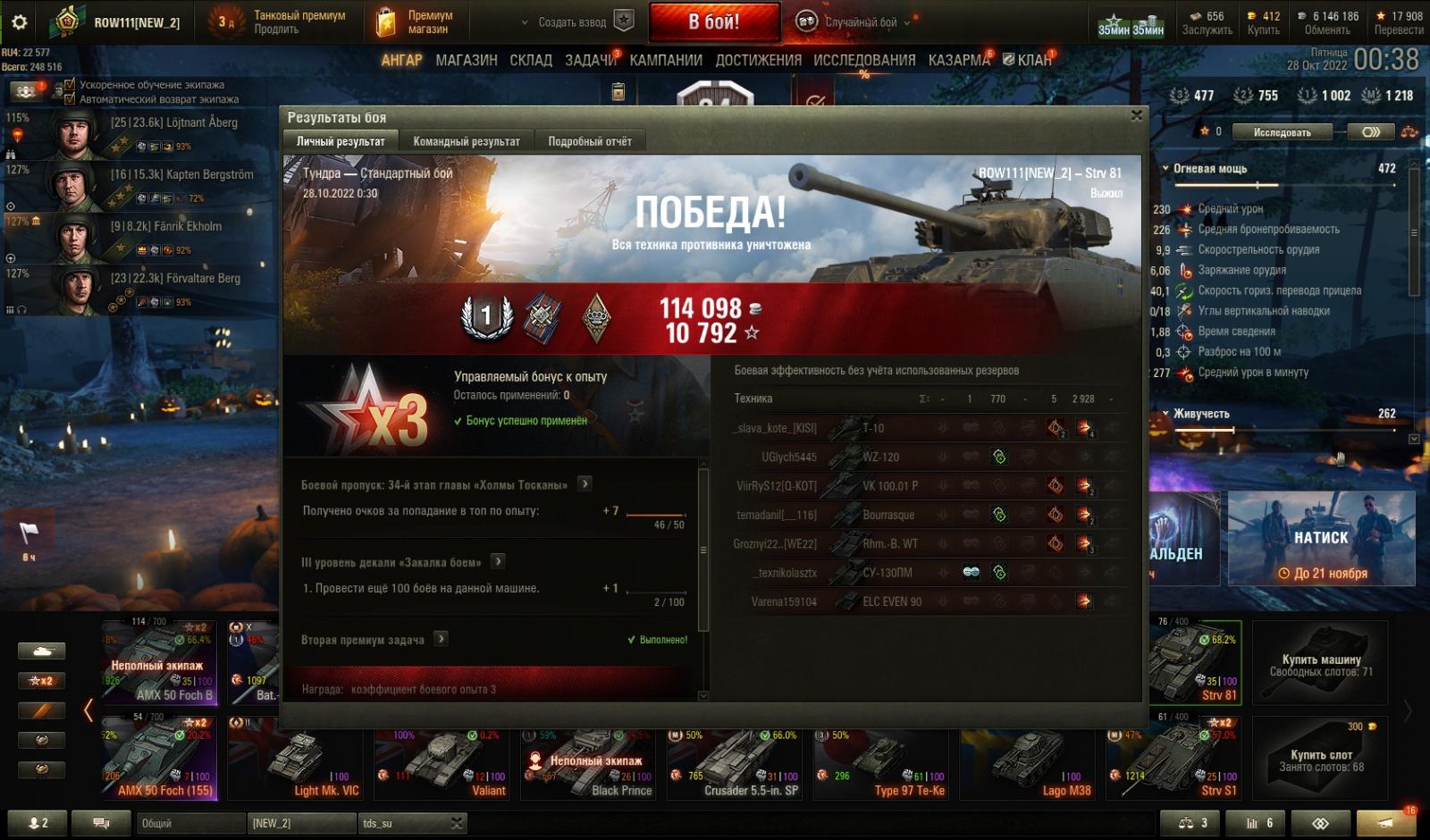
Task: Open the game settings gear icon
Action: point(20,22)
